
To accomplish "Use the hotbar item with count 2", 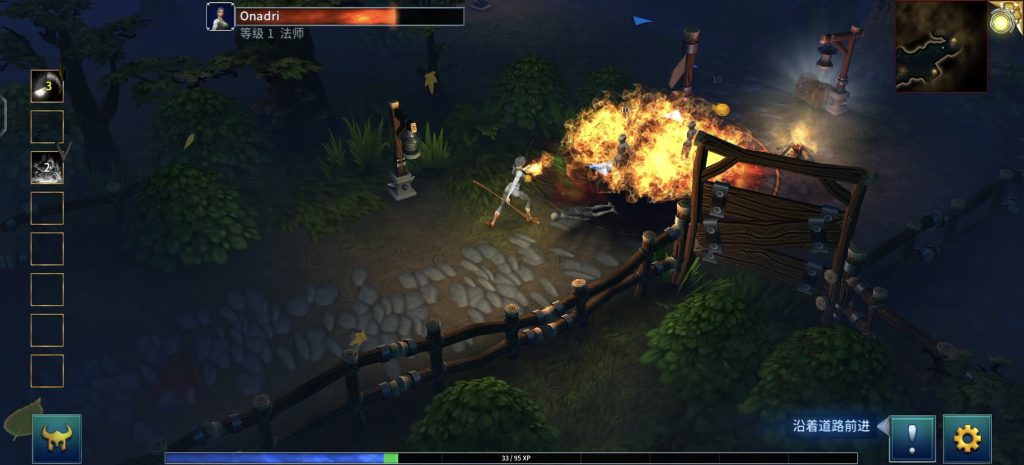I will coord(47,167).
